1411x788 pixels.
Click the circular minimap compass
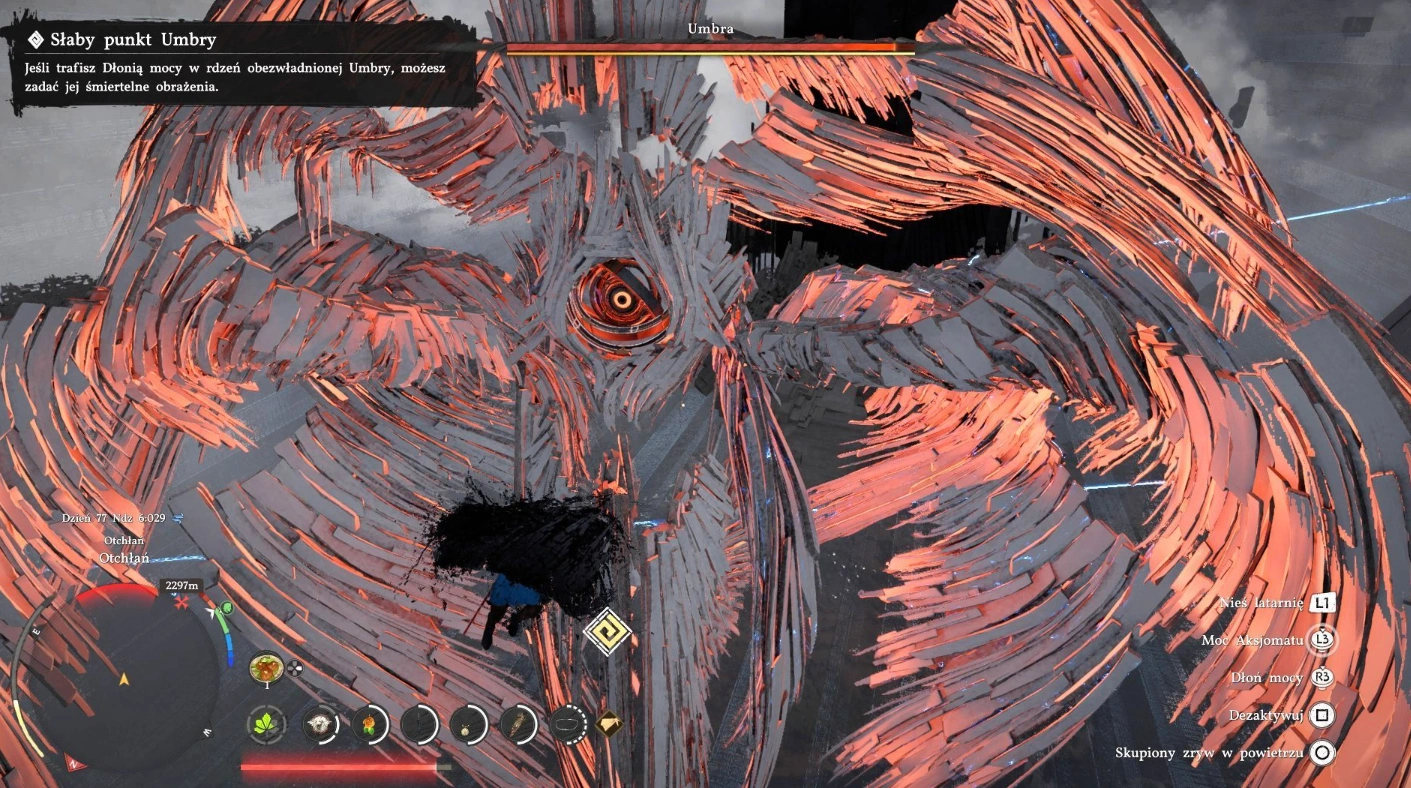coord(123,679)
